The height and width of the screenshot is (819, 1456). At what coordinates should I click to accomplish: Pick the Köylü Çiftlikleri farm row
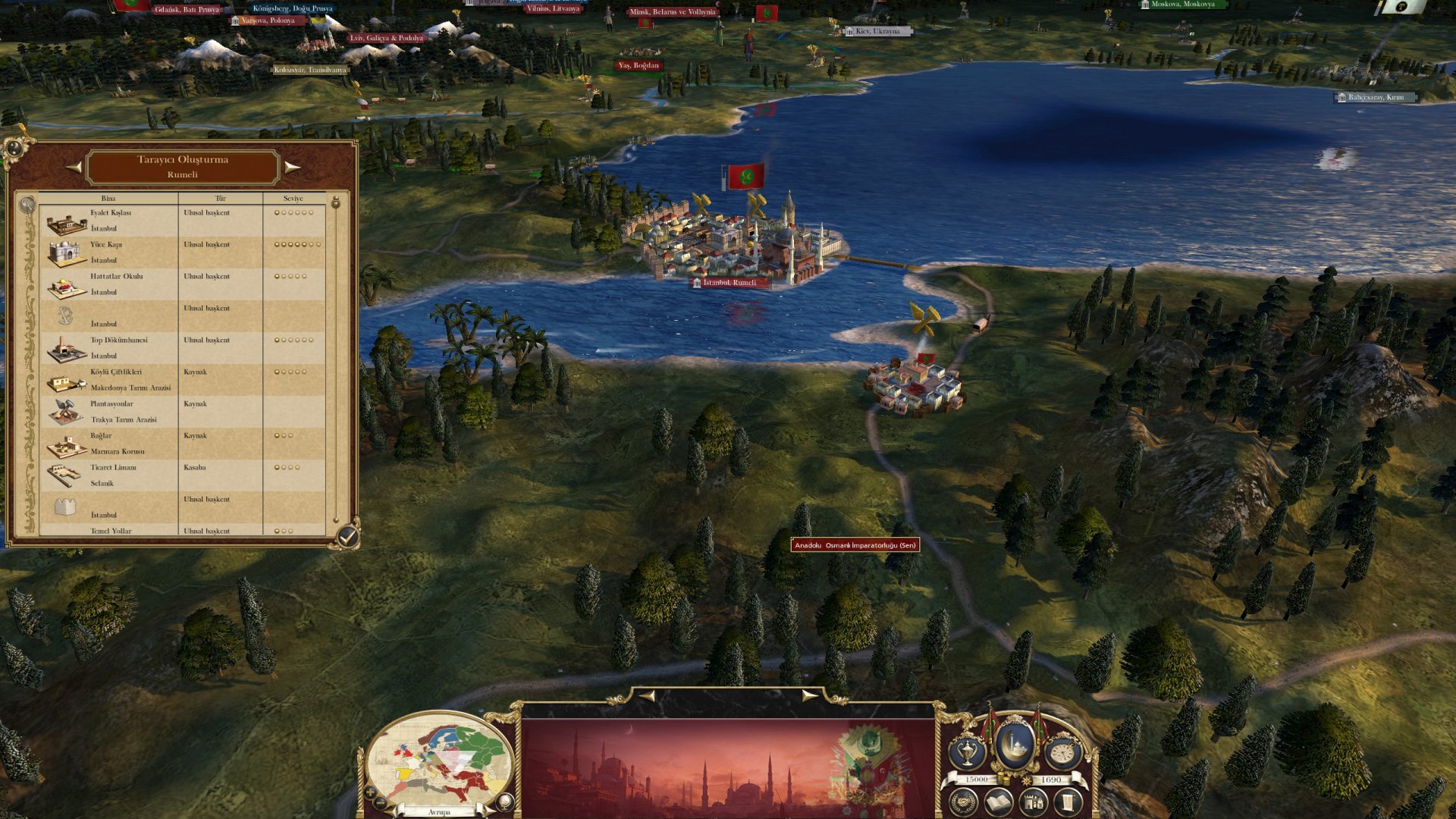[182, 380]
